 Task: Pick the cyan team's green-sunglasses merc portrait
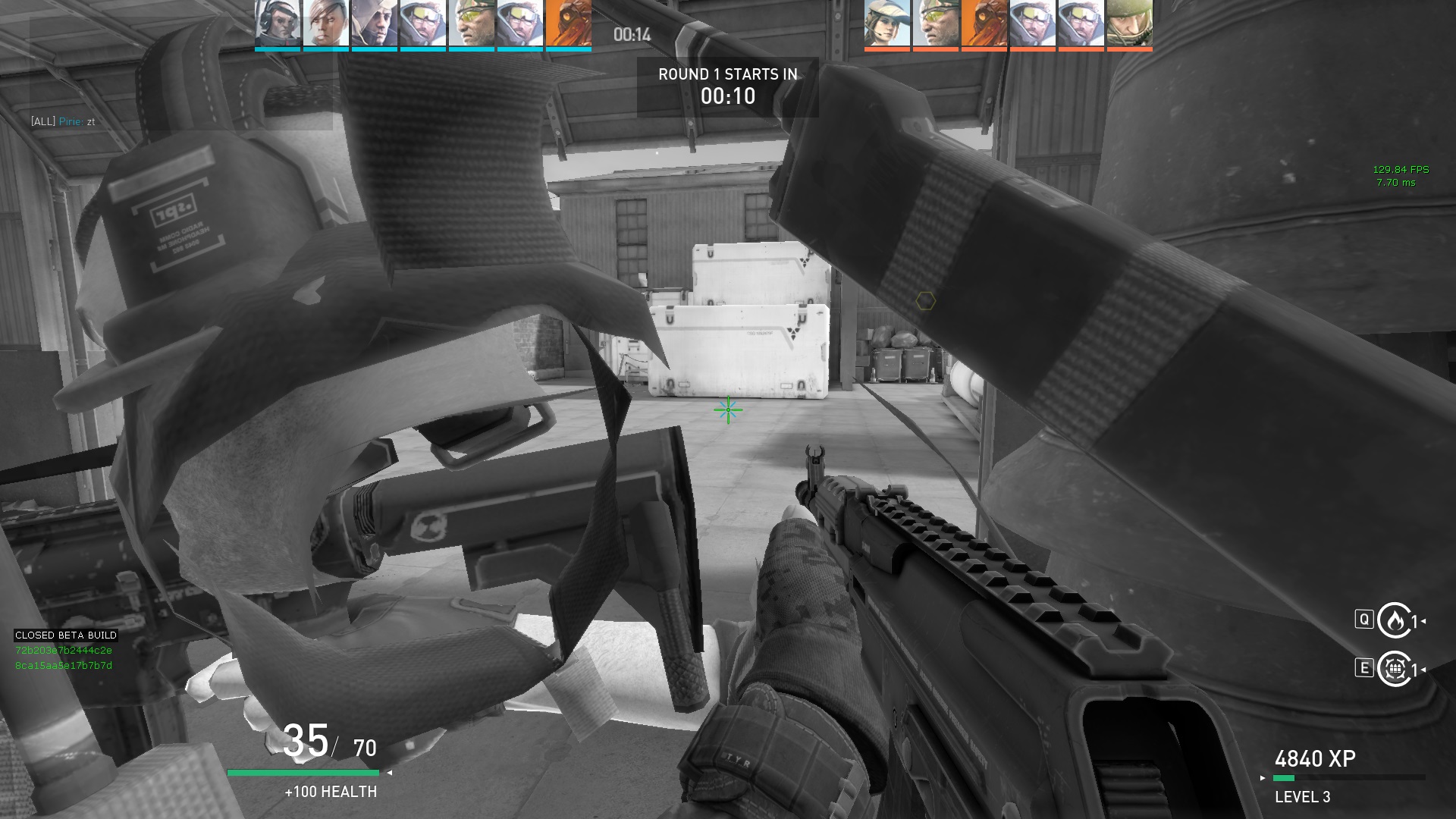[472, 24]
